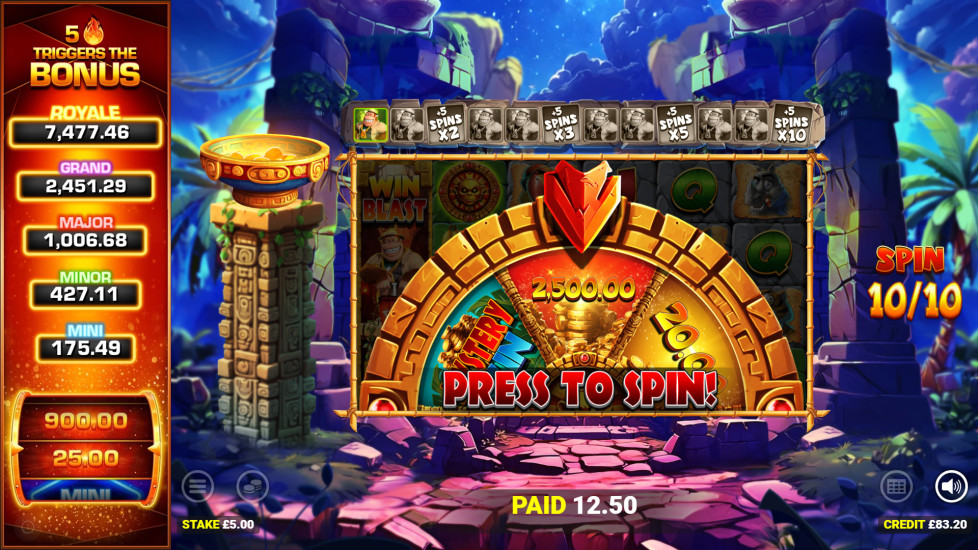Open the coin stake settings
This screenshot has width=978, height=550.
pyautogui.click(x=252, y=487)
